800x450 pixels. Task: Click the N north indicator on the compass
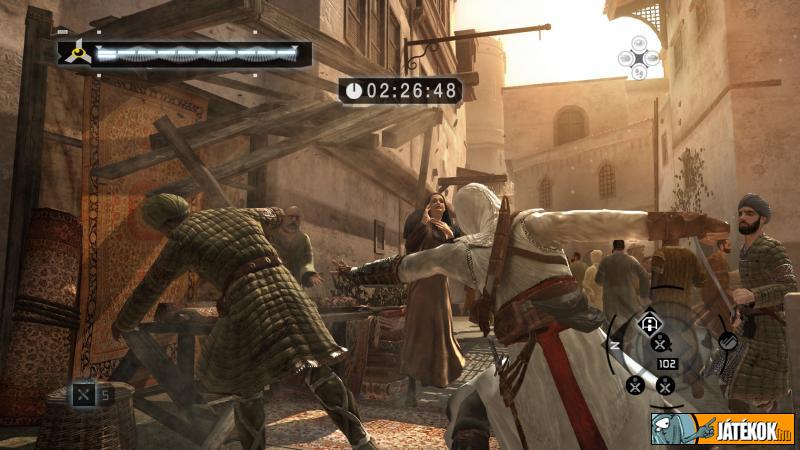(x=616, y=343)
